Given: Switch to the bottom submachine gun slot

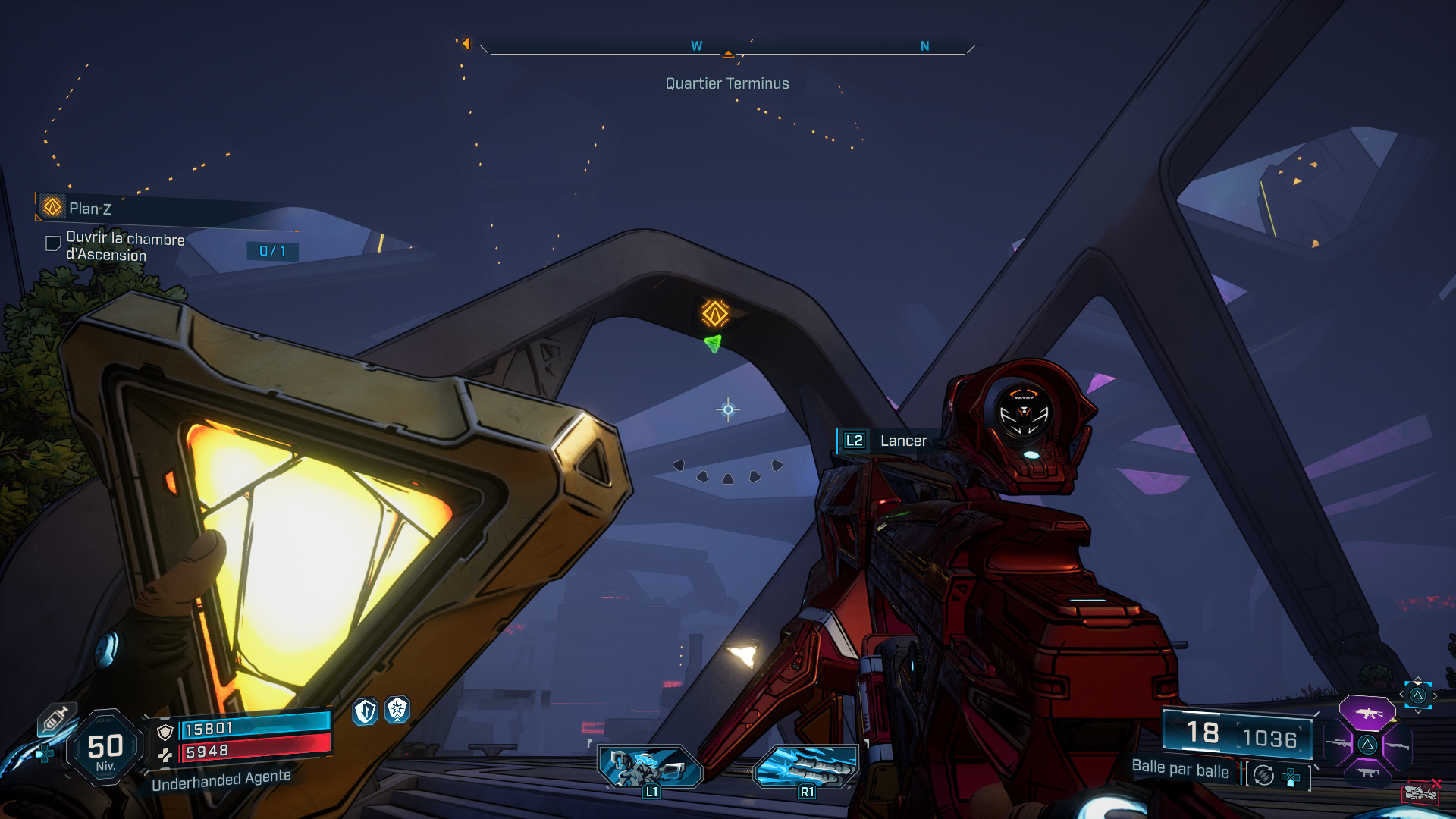Looking at the screenshot, I should point(1367,773).
